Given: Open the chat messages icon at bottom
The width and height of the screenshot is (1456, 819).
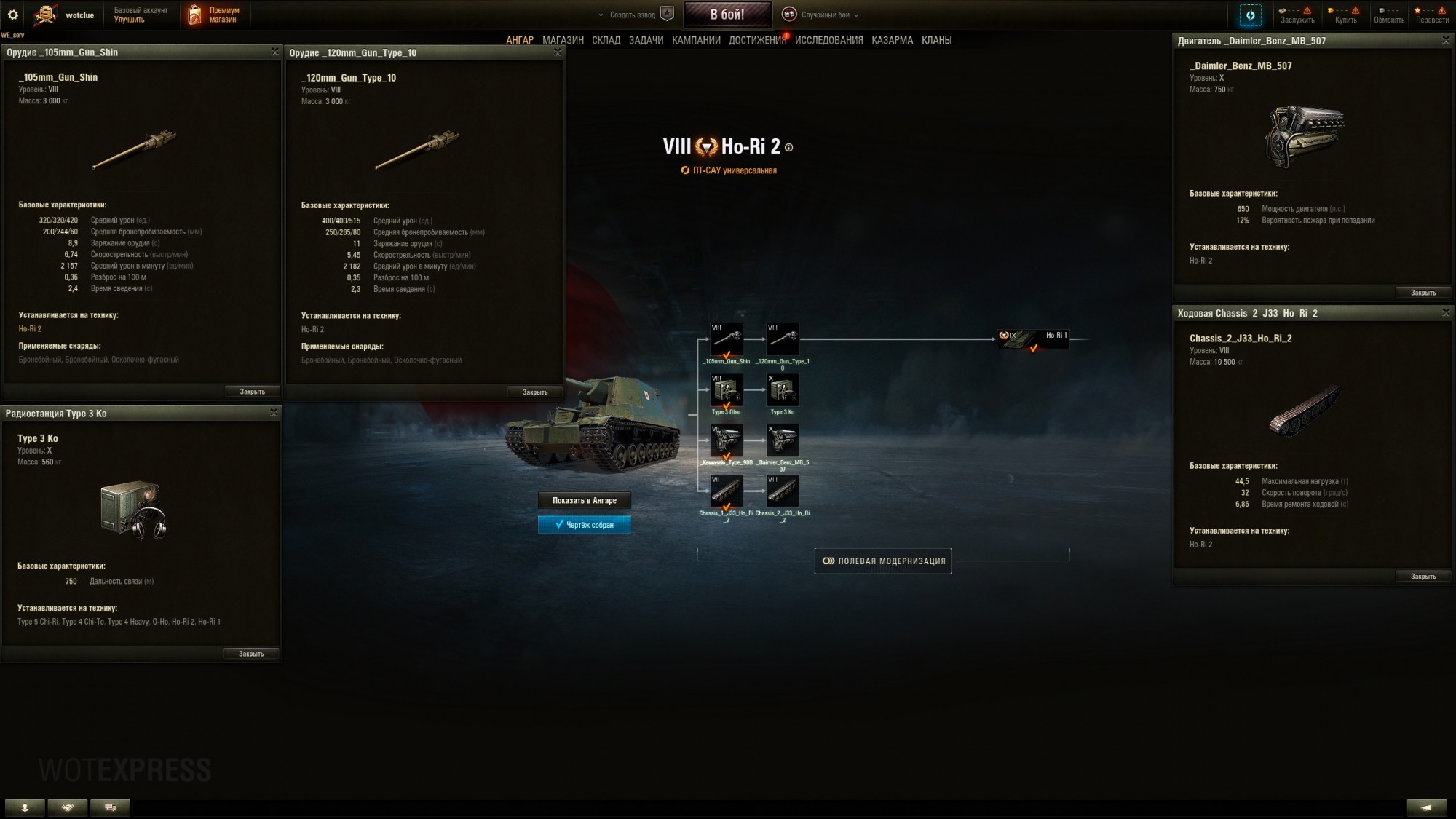Looking at the screenshot, I should (111, 807).
